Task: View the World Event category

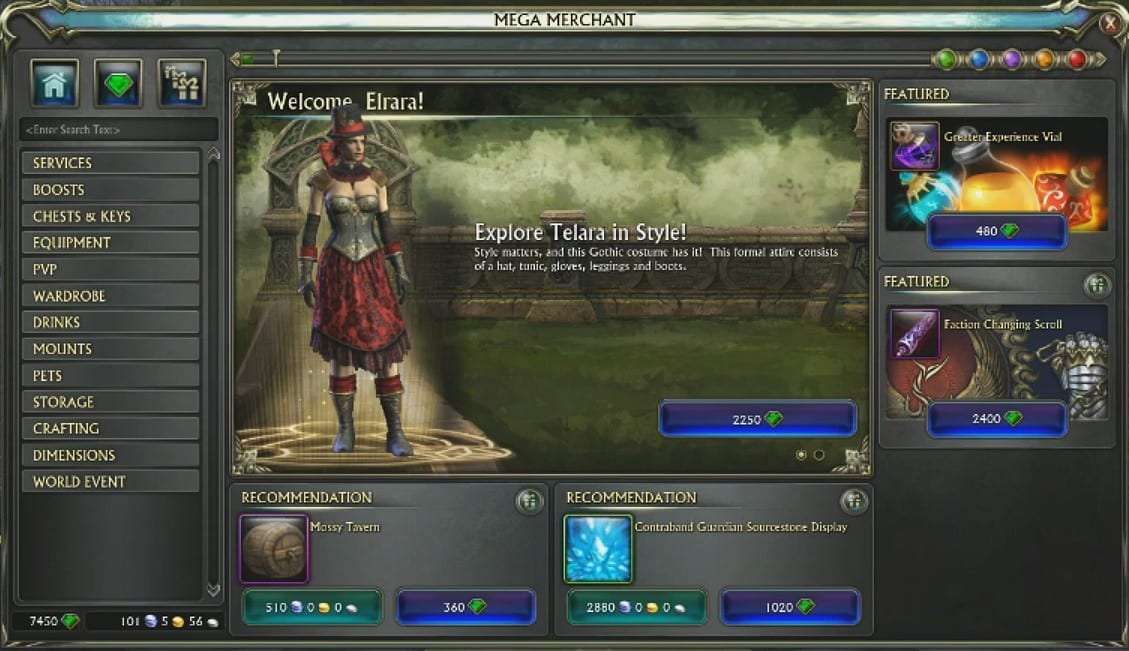Action: (110, 482)
